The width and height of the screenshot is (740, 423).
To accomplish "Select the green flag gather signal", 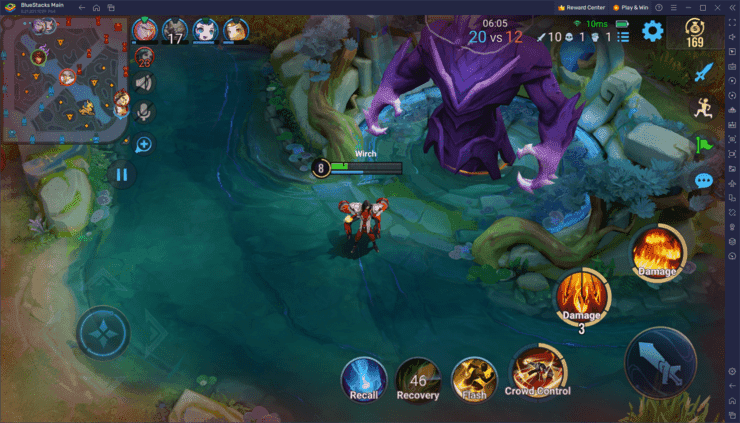I will (704, 144).
